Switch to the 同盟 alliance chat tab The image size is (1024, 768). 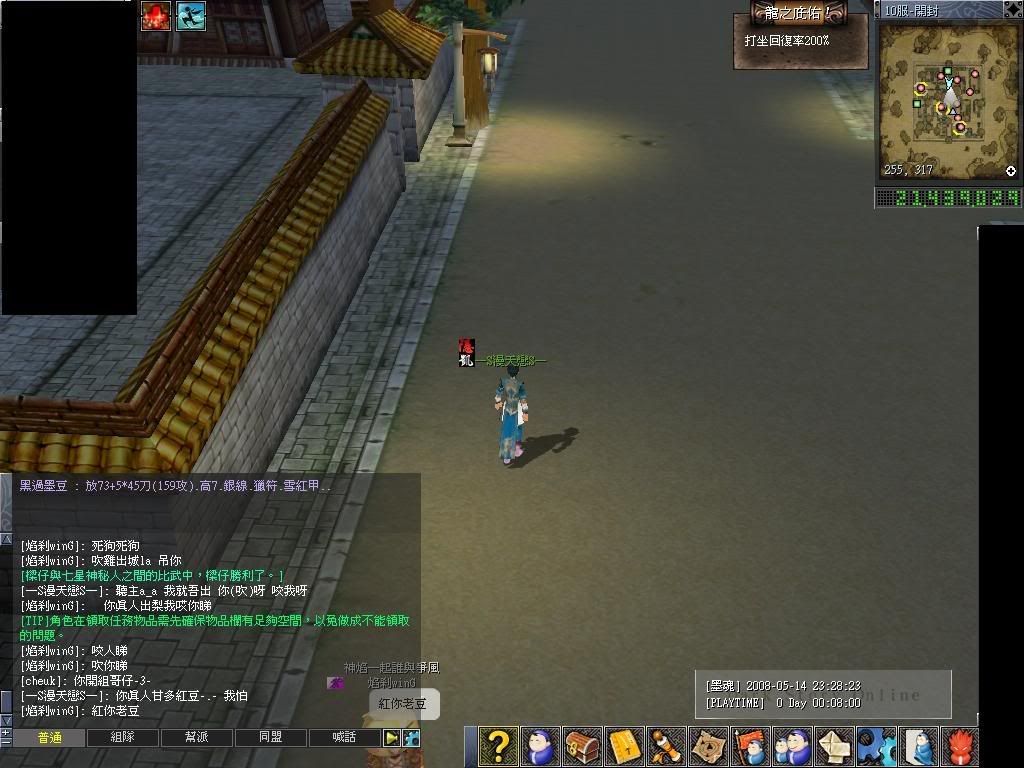271,738
